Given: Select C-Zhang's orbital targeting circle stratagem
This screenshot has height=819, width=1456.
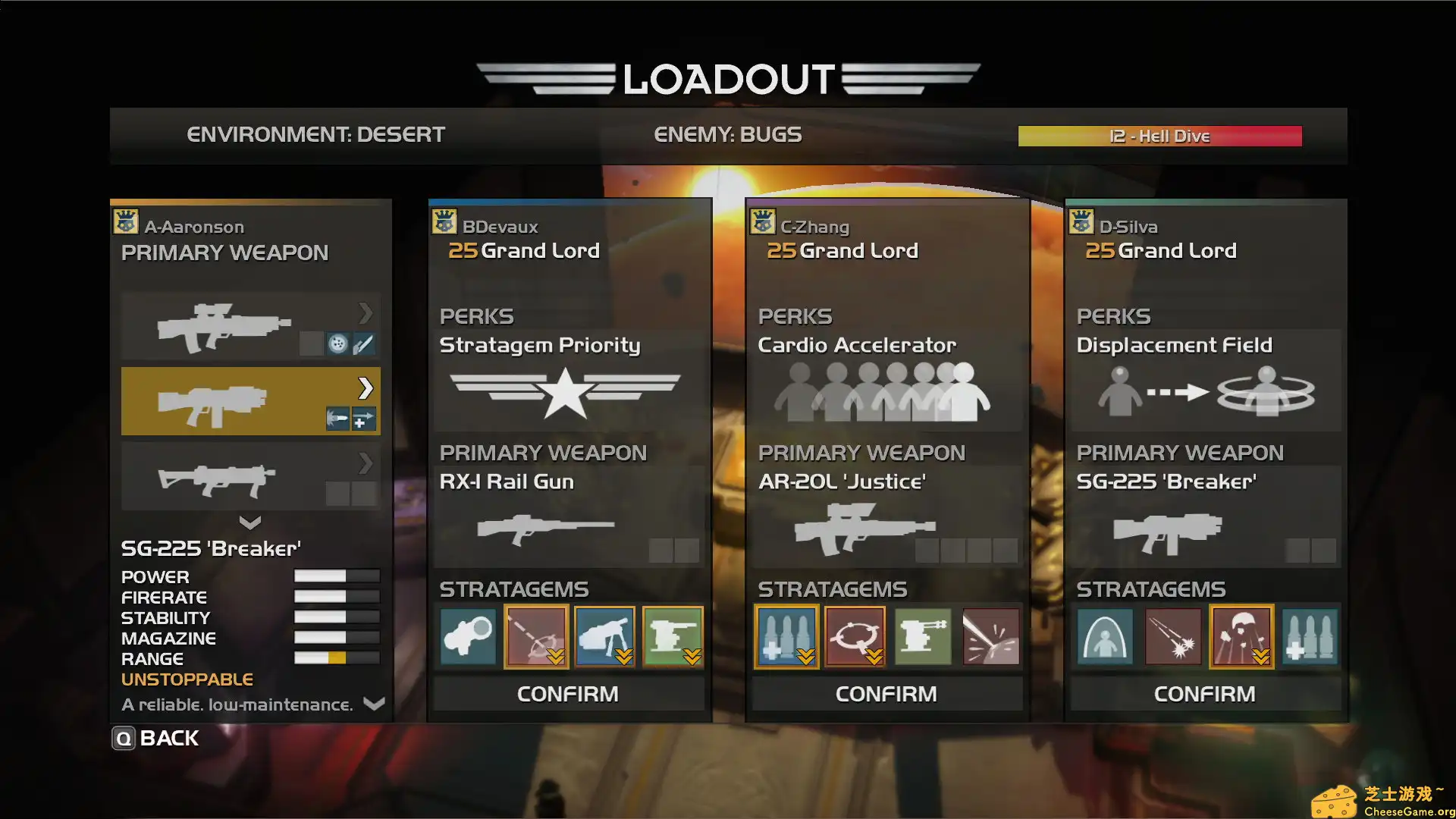Looking at the screenshot, I should [x=855, y=637].
